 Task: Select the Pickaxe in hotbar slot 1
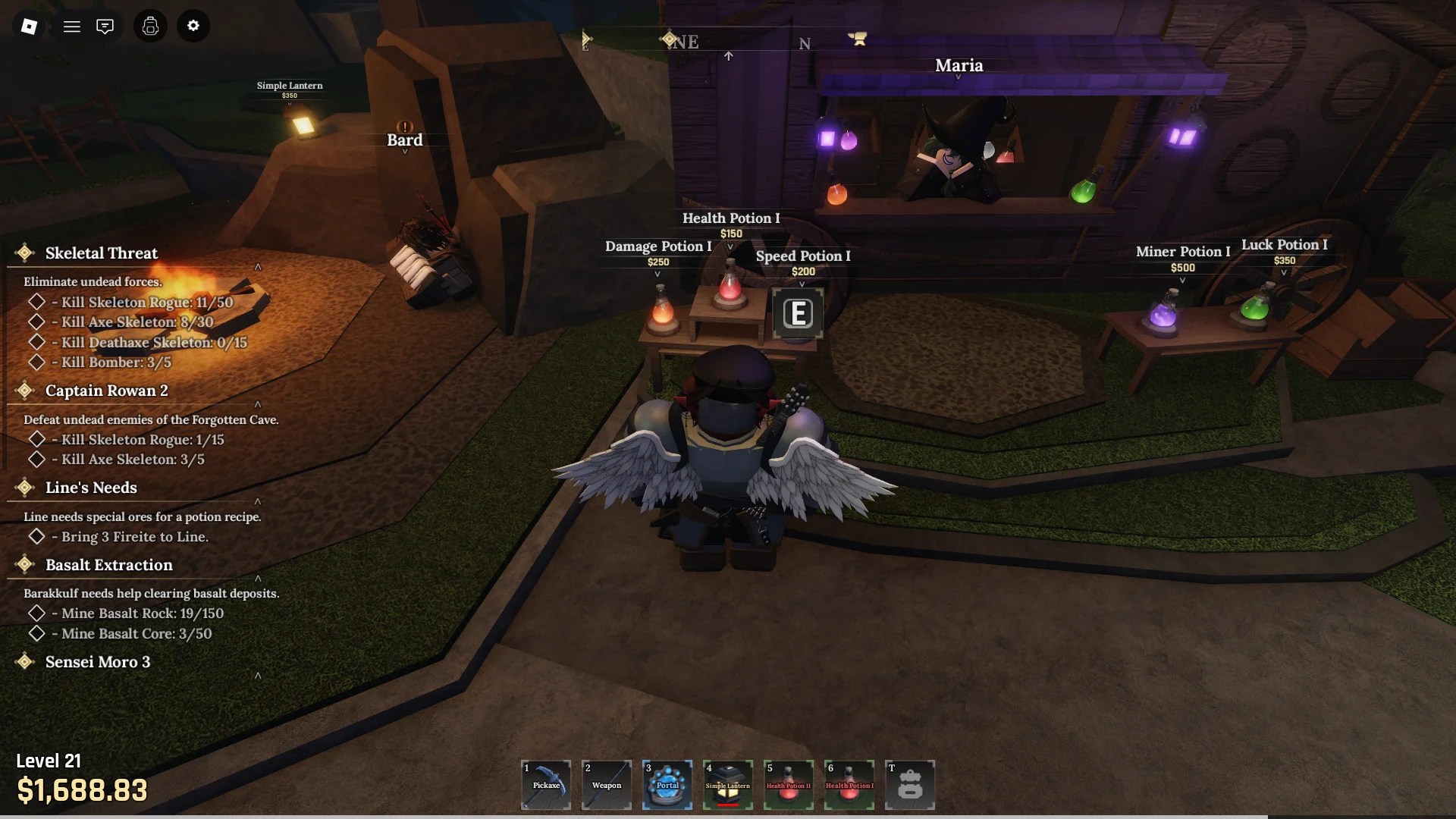click(546, 785)
